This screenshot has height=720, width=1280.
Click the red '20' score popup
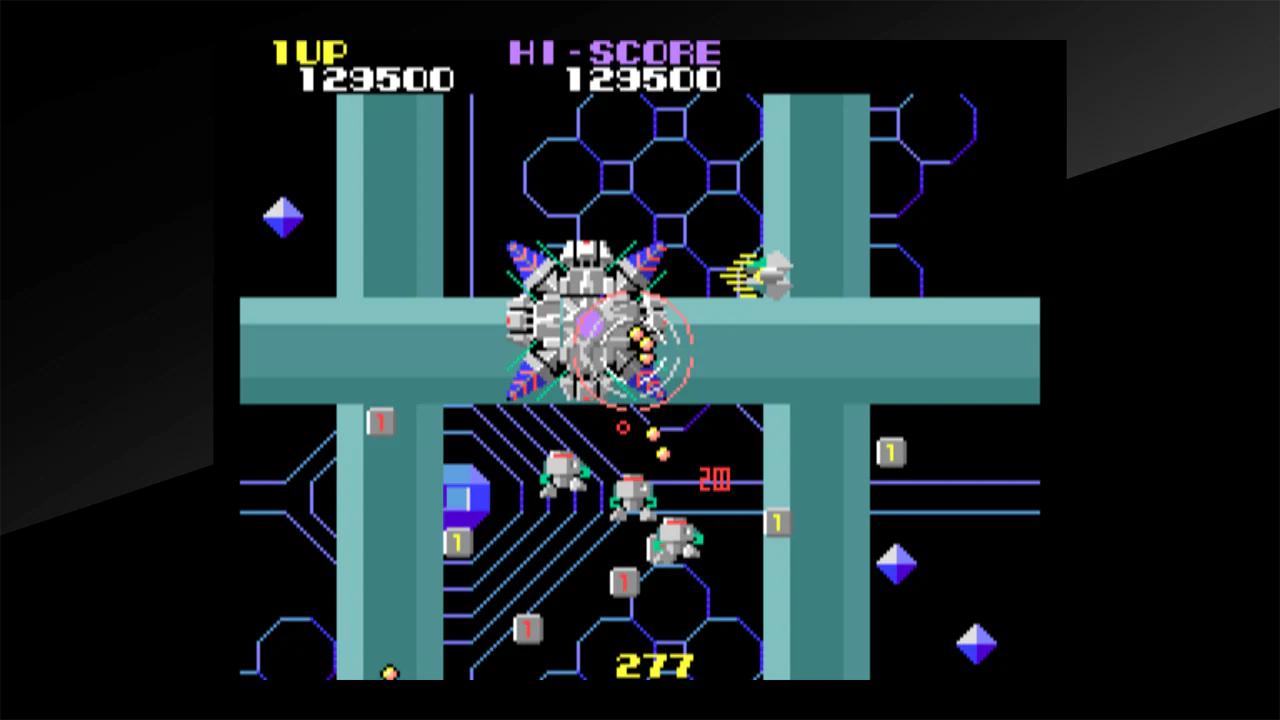click(x=714, y=479)
